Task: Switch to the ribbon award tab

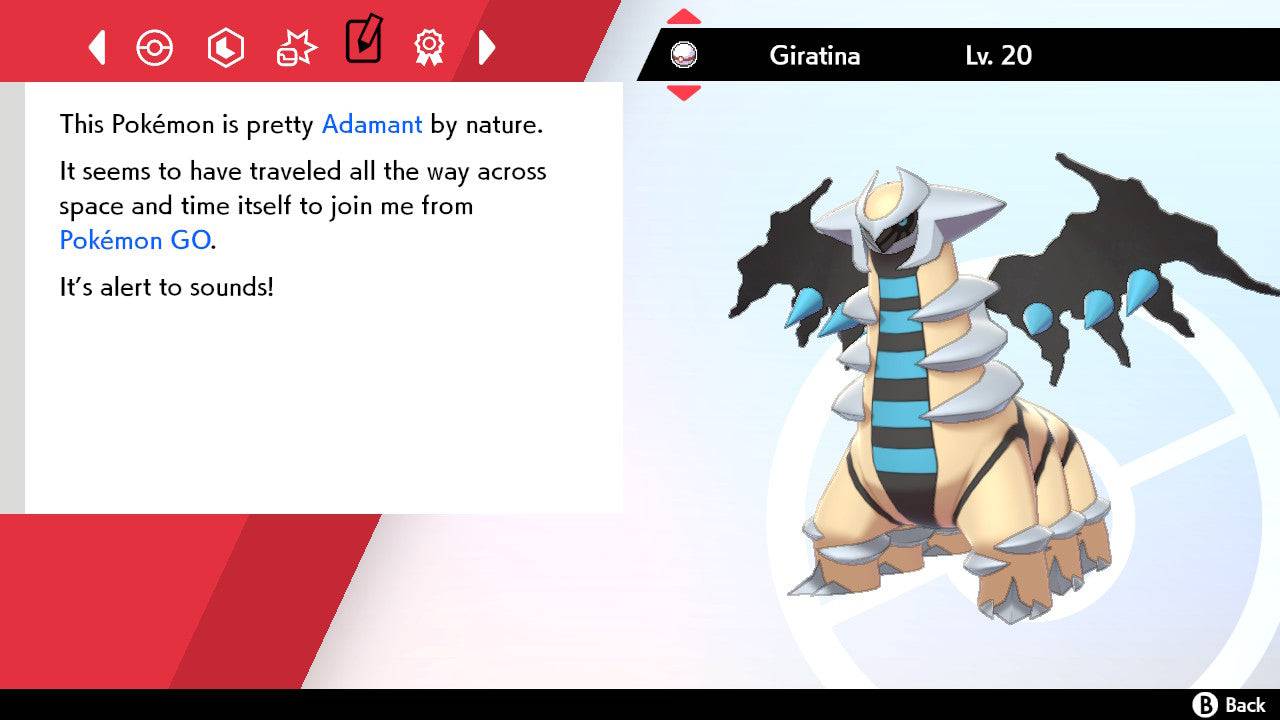Action: pos(429,47)
